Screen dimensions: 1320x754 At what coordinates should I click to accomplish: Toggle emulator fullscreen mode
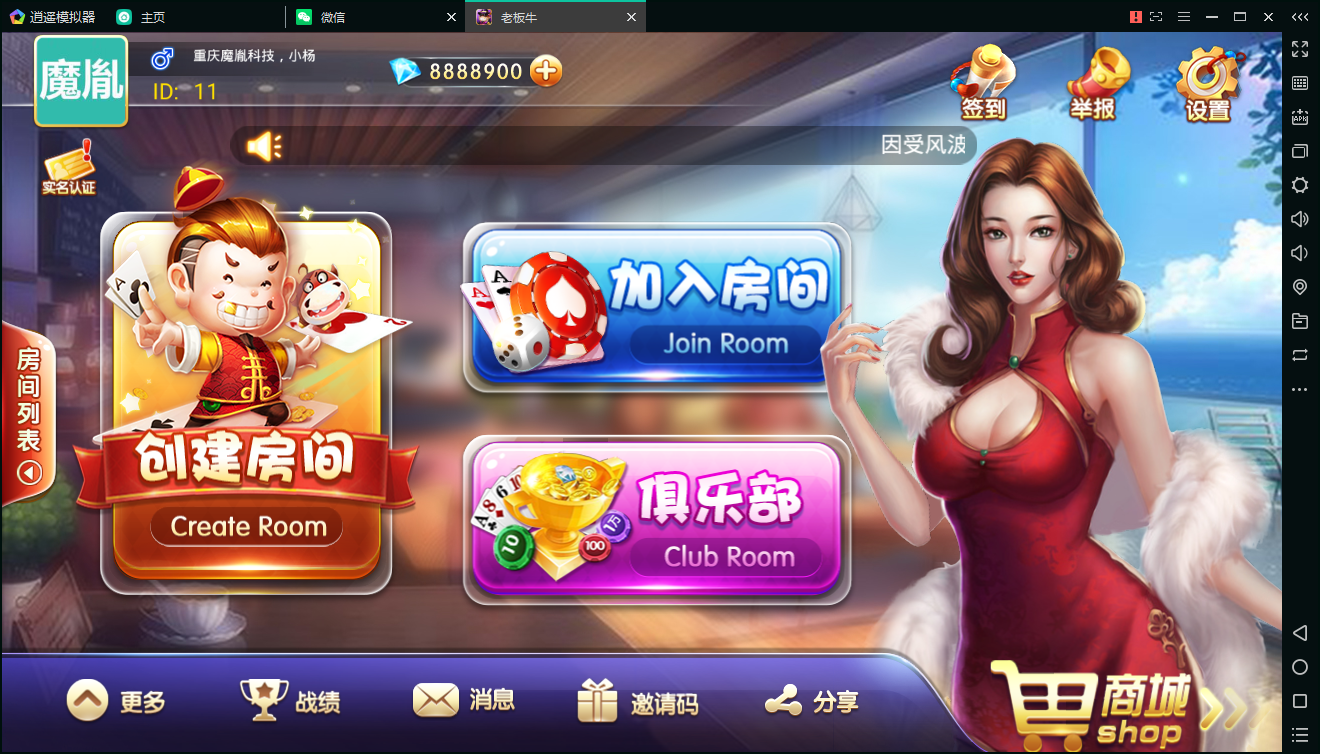(x=1299, y=48)
